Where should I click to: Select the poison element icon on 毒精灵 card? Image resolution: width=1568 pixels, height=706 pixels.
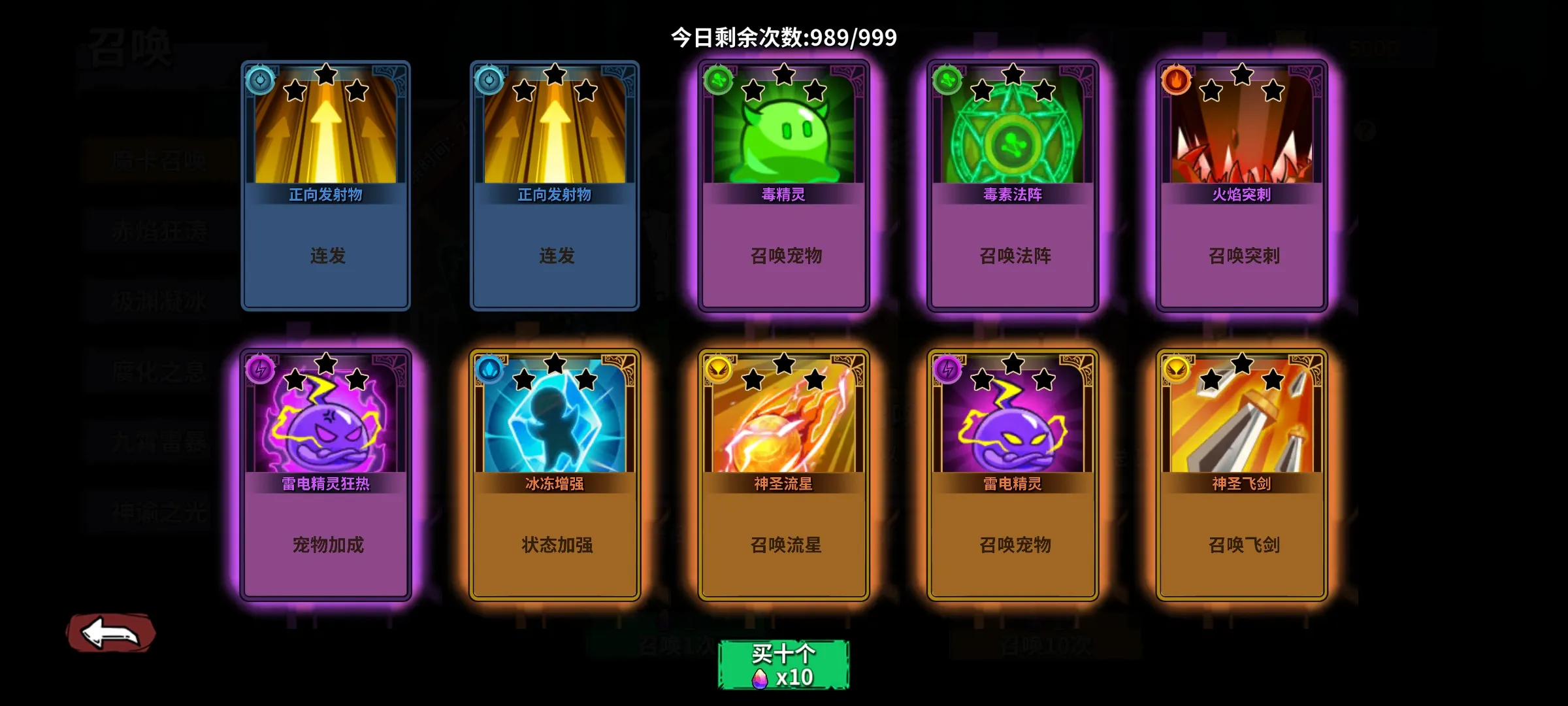click(x=717, y=80)
